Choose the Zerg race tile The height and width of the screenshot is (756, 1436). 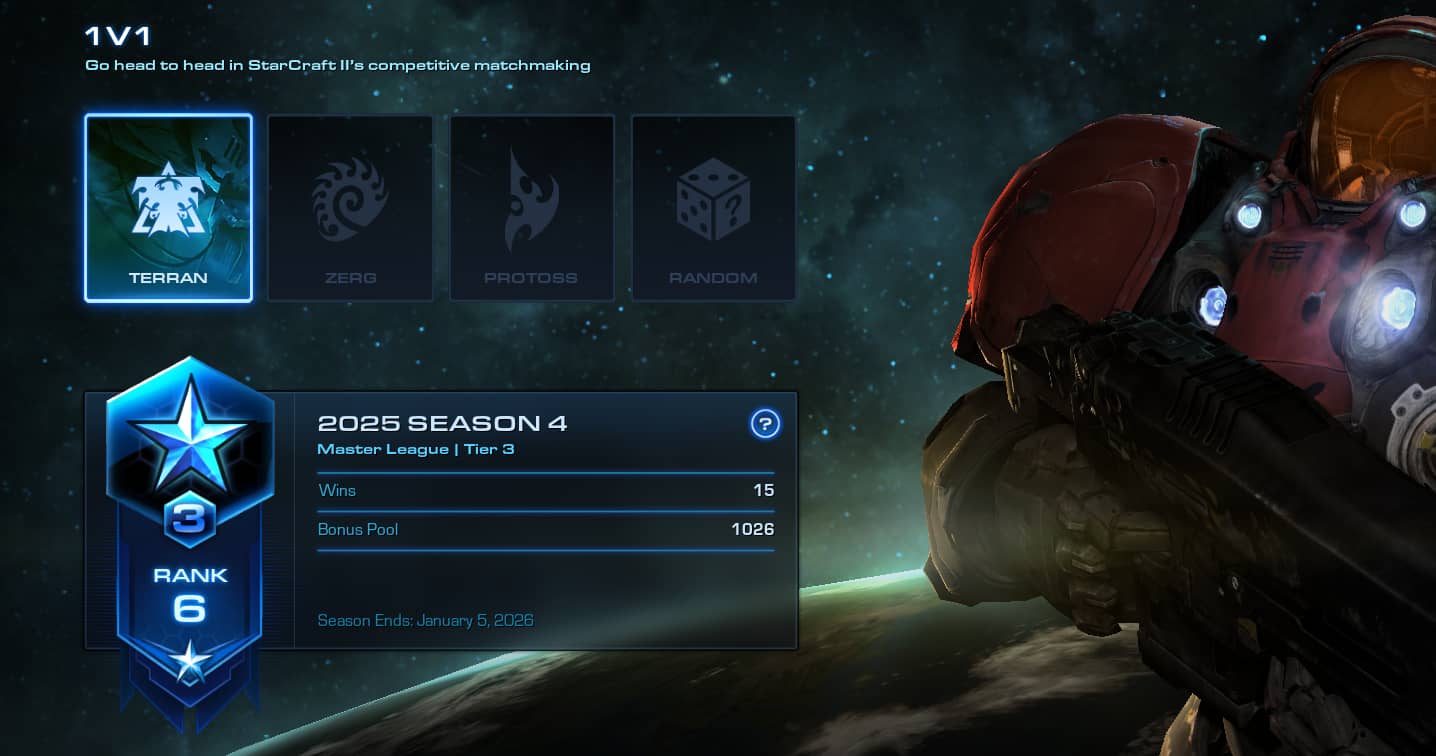pyautogui.click(x=350, y=208)
